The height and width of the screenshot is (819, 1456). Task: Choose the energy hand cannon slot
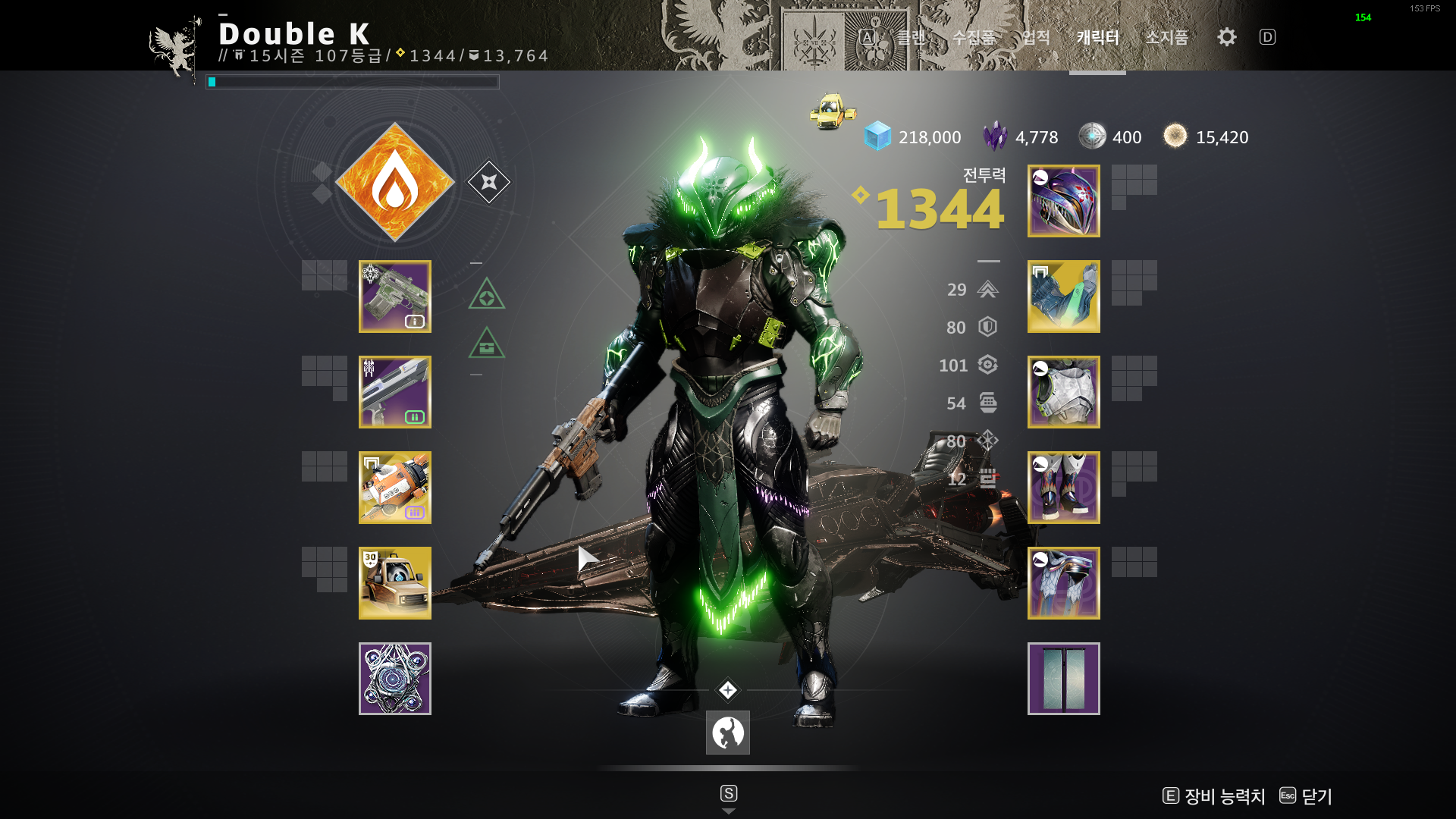tap(395, 392)
